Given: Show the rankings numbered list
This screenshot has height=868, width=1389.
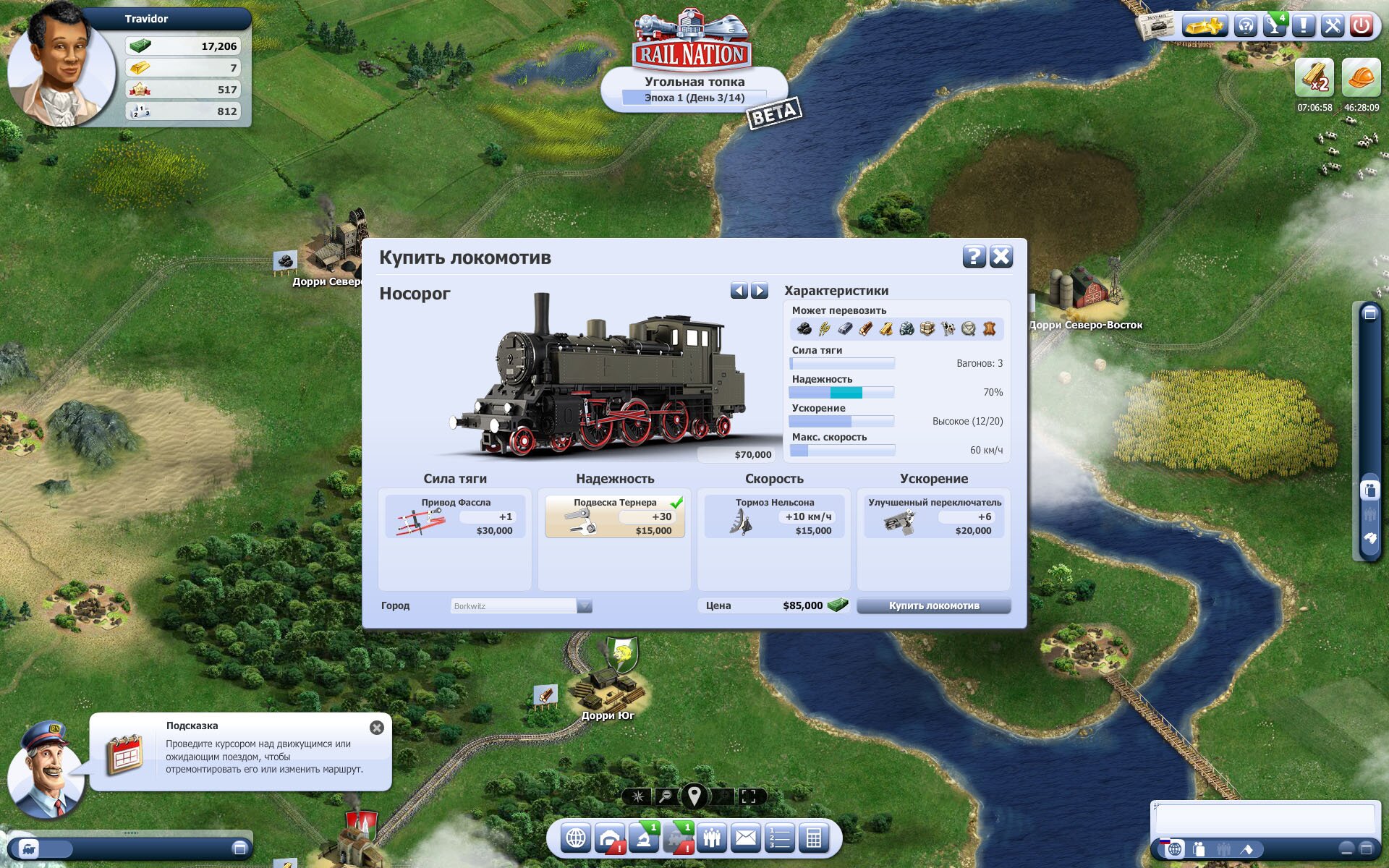Looking at the screenshot, I should [x=780, y=838].
